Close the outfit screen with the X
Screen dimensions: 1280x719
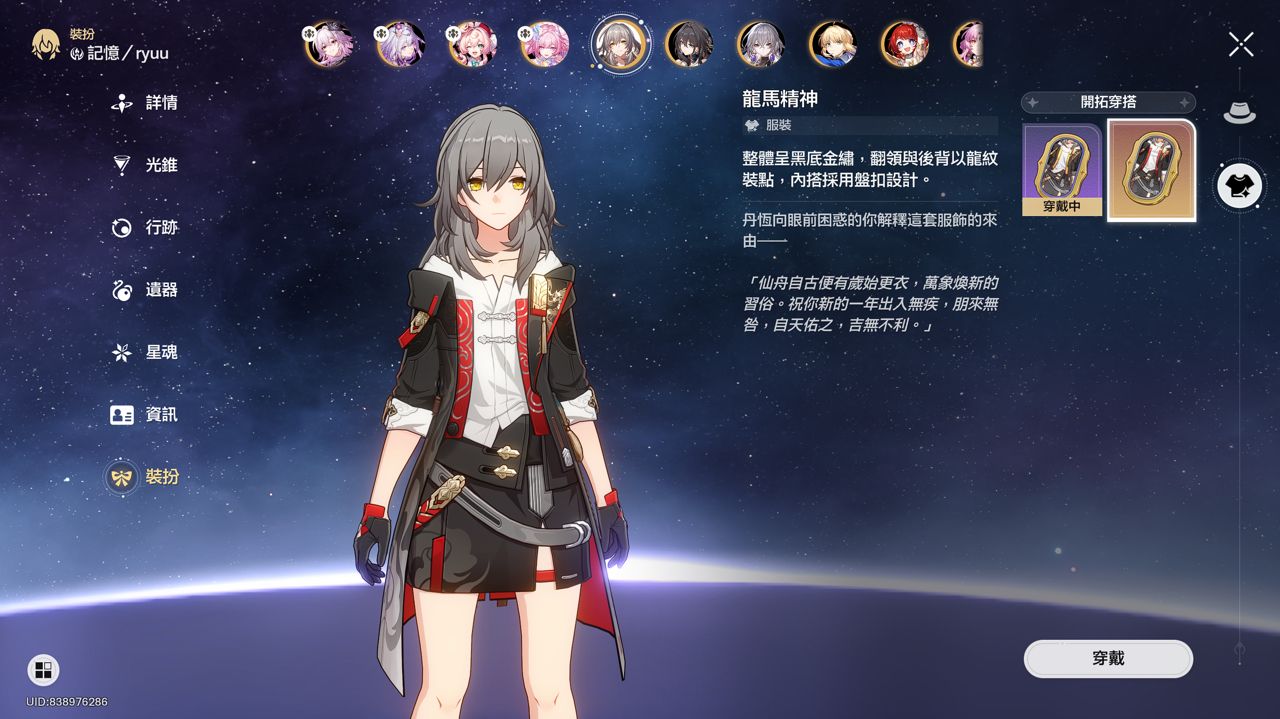tap(1241, 44)
